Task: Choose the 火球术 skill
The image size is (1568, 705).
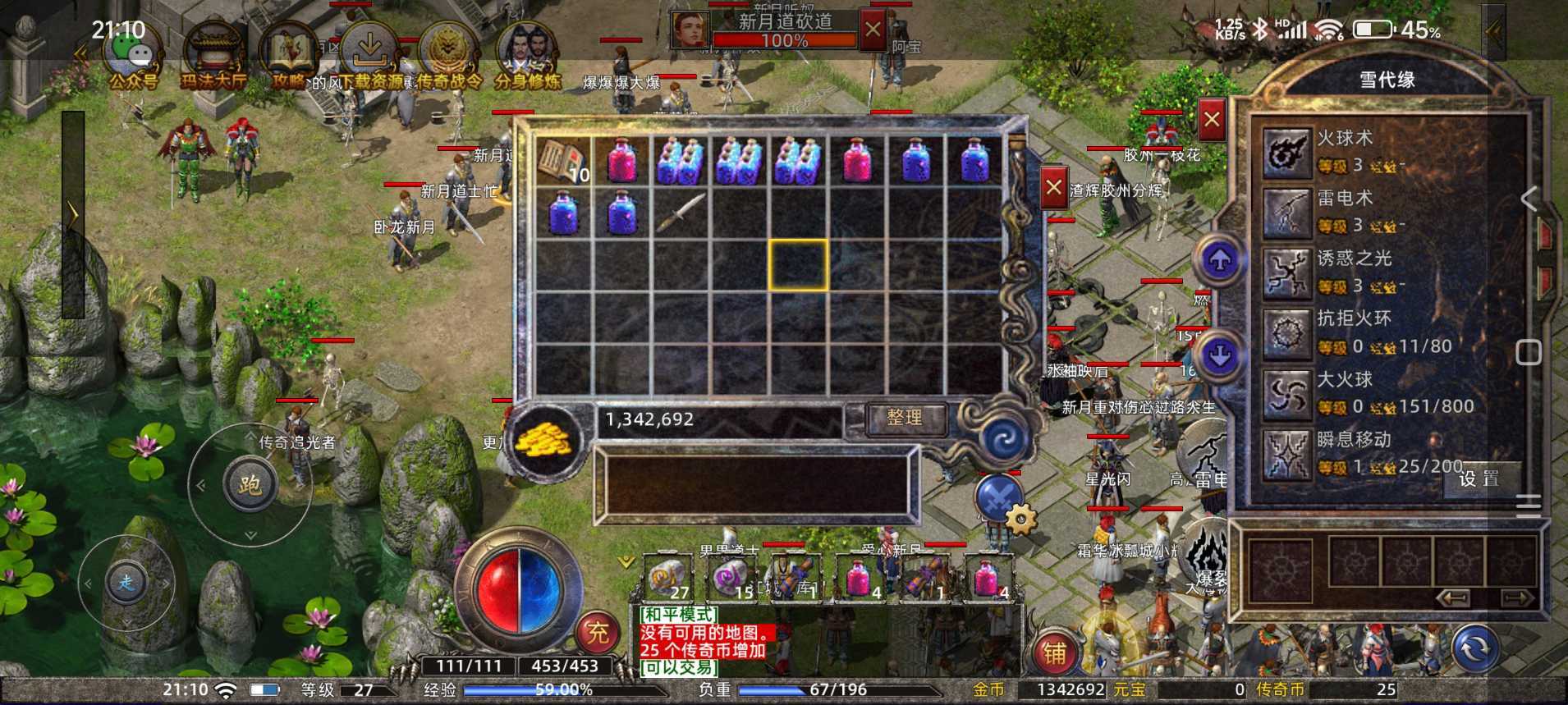Action: click(1286, 153)
